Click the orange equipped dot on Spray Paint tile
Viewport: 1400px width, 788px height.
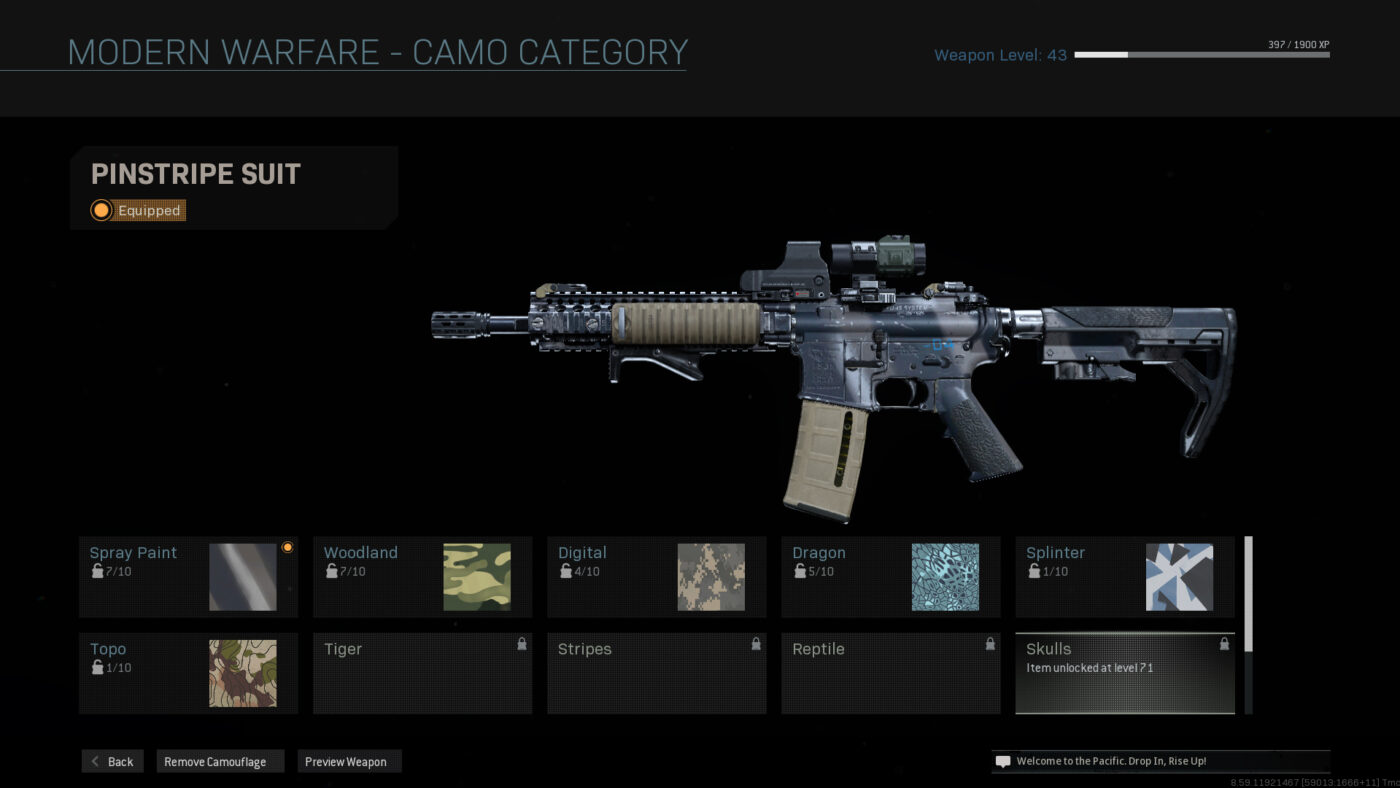[x=287, y=547]
